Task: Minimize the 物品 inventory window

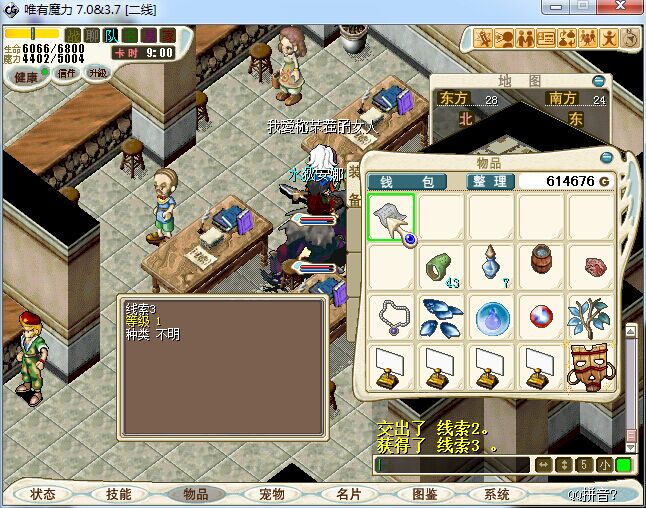Action: [605, 159]
